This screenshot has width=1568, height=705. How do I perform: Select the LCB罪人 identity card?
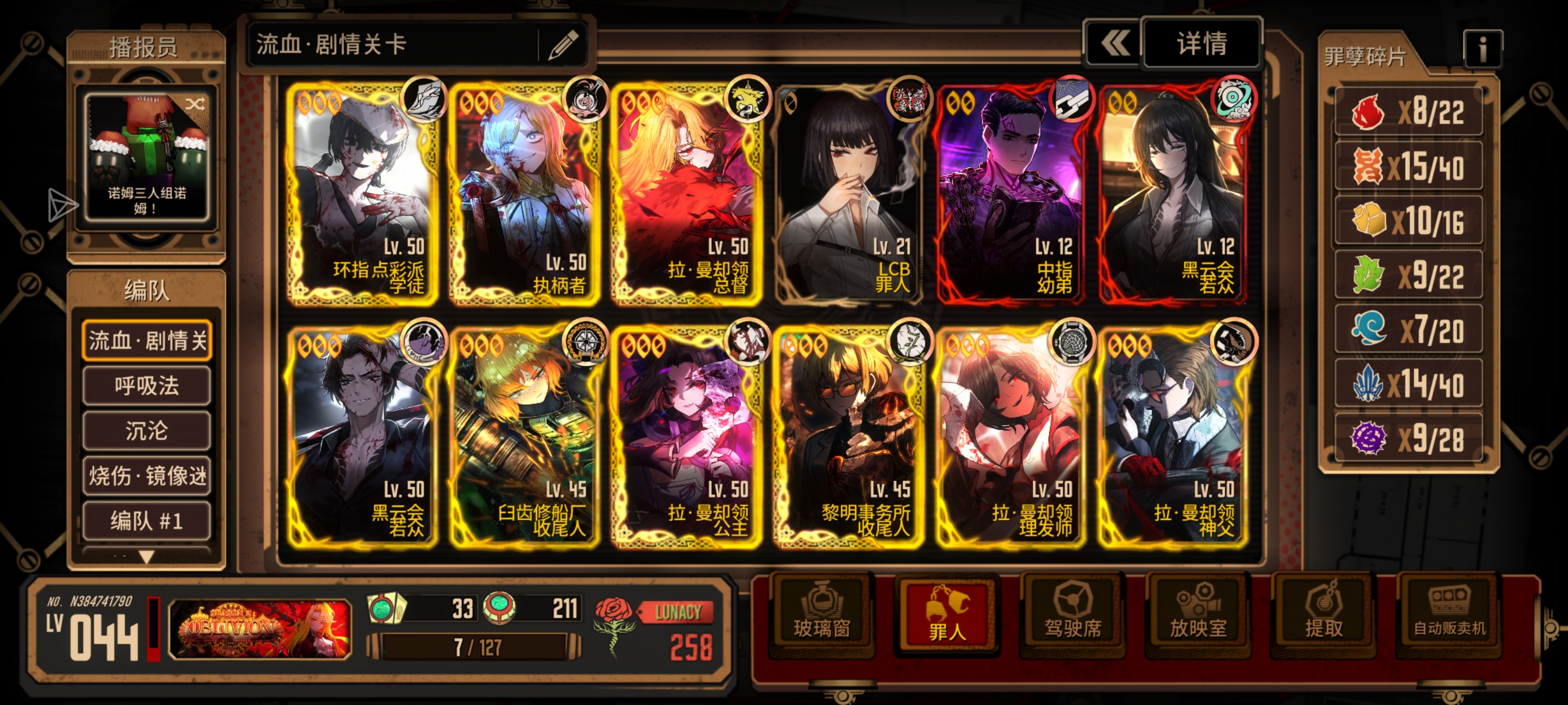pyautogui.click(x=849, y=195)
